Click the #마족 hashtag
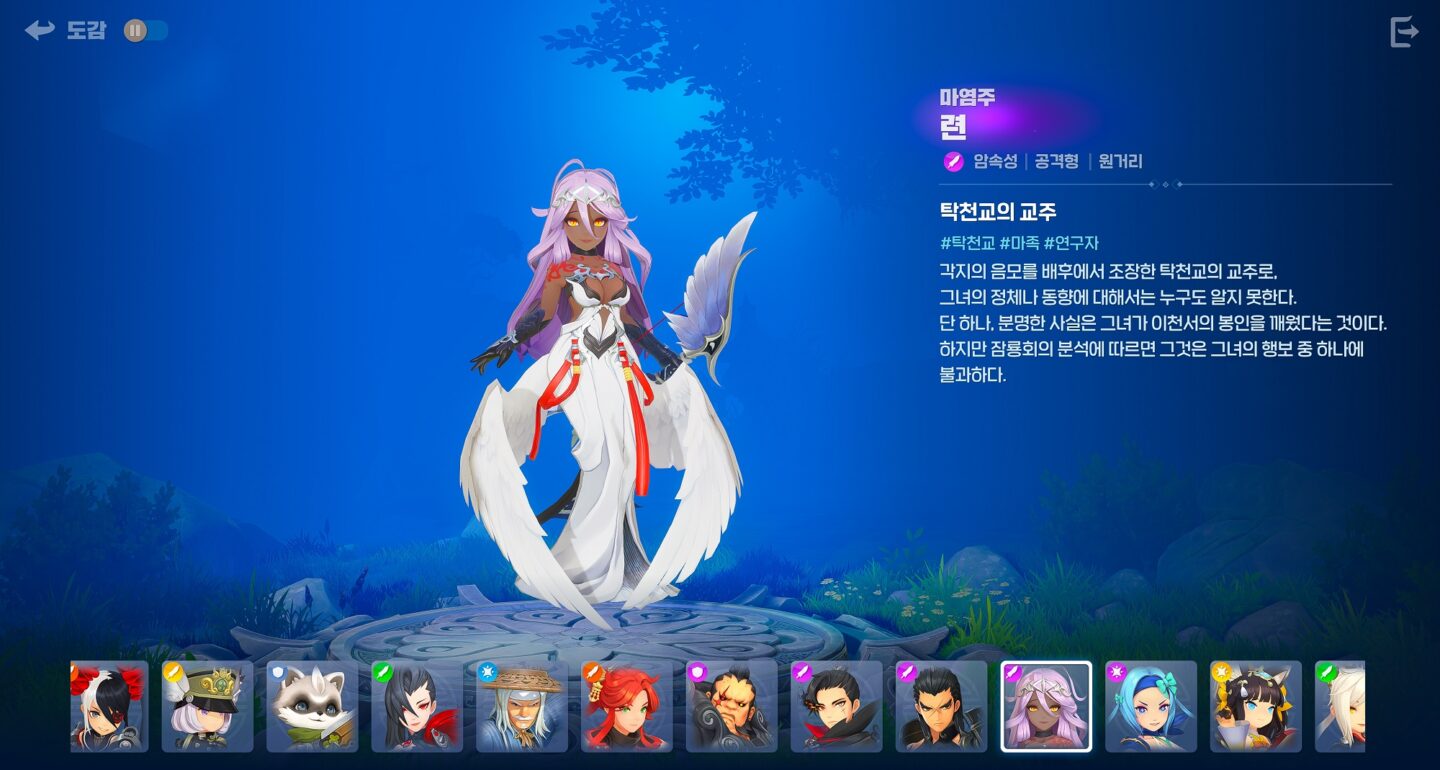Viewport: 1440px width, 770px height. pyautogui.click(x=1023, y=243)
